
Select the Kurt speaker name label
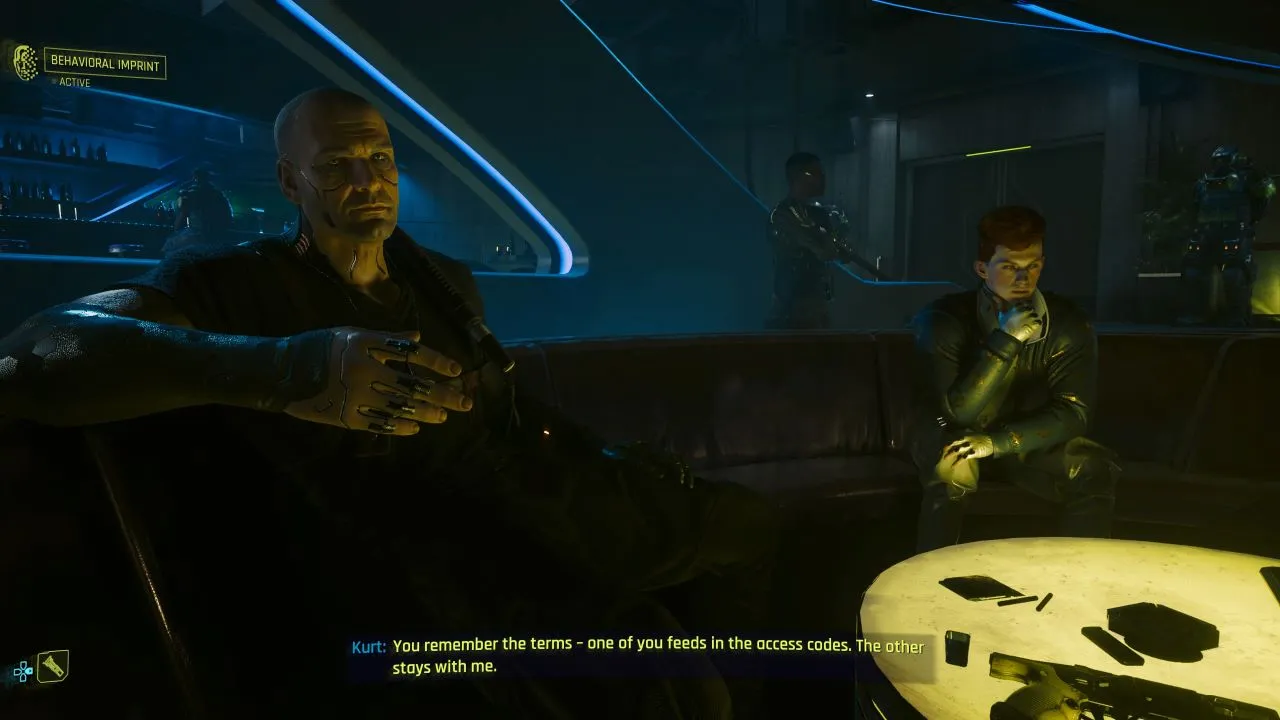[370, 647]
